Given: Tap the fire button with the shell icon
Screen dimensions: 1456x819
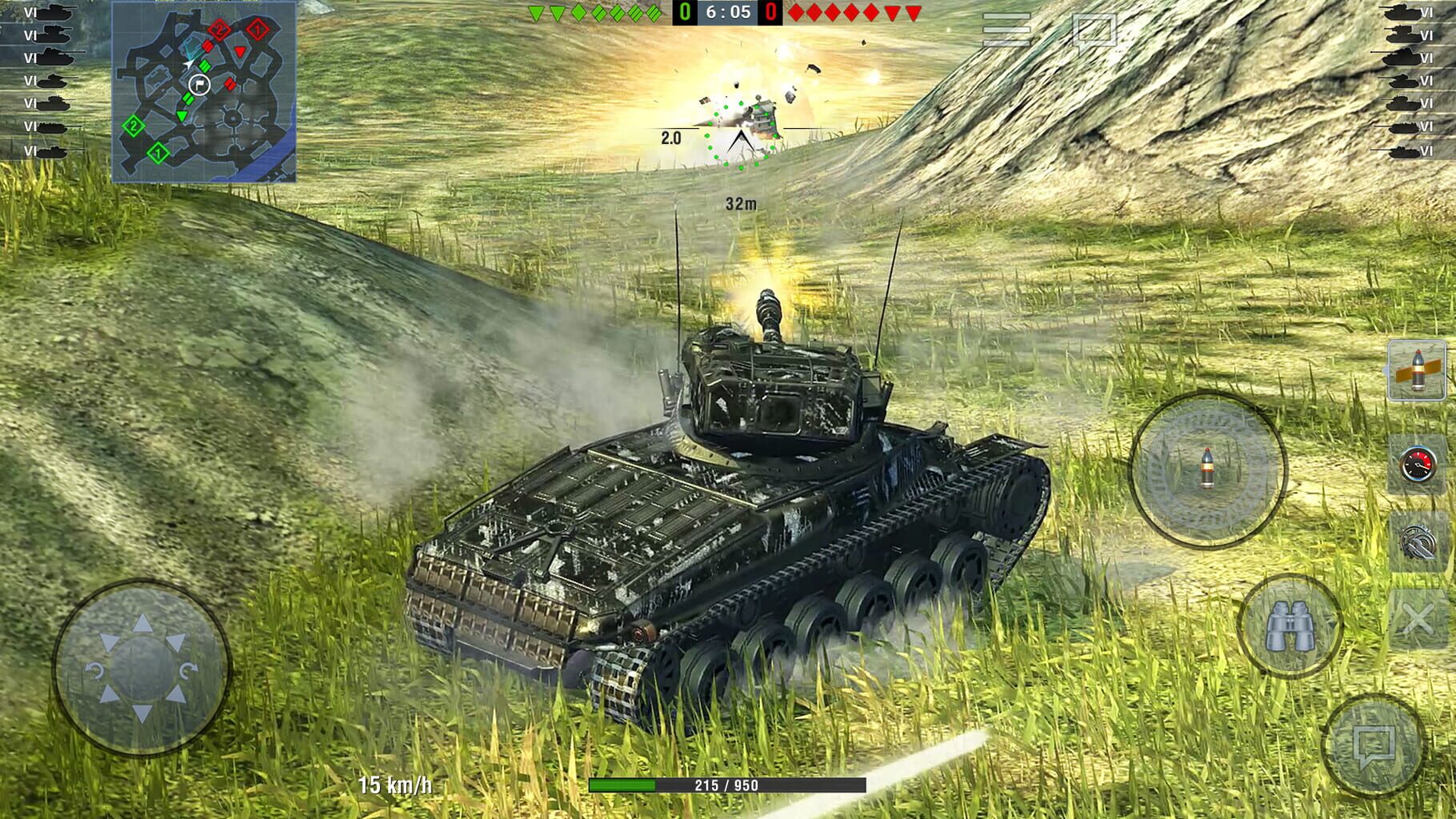Looking at the screenshot, I should [x=1208, y=472].
